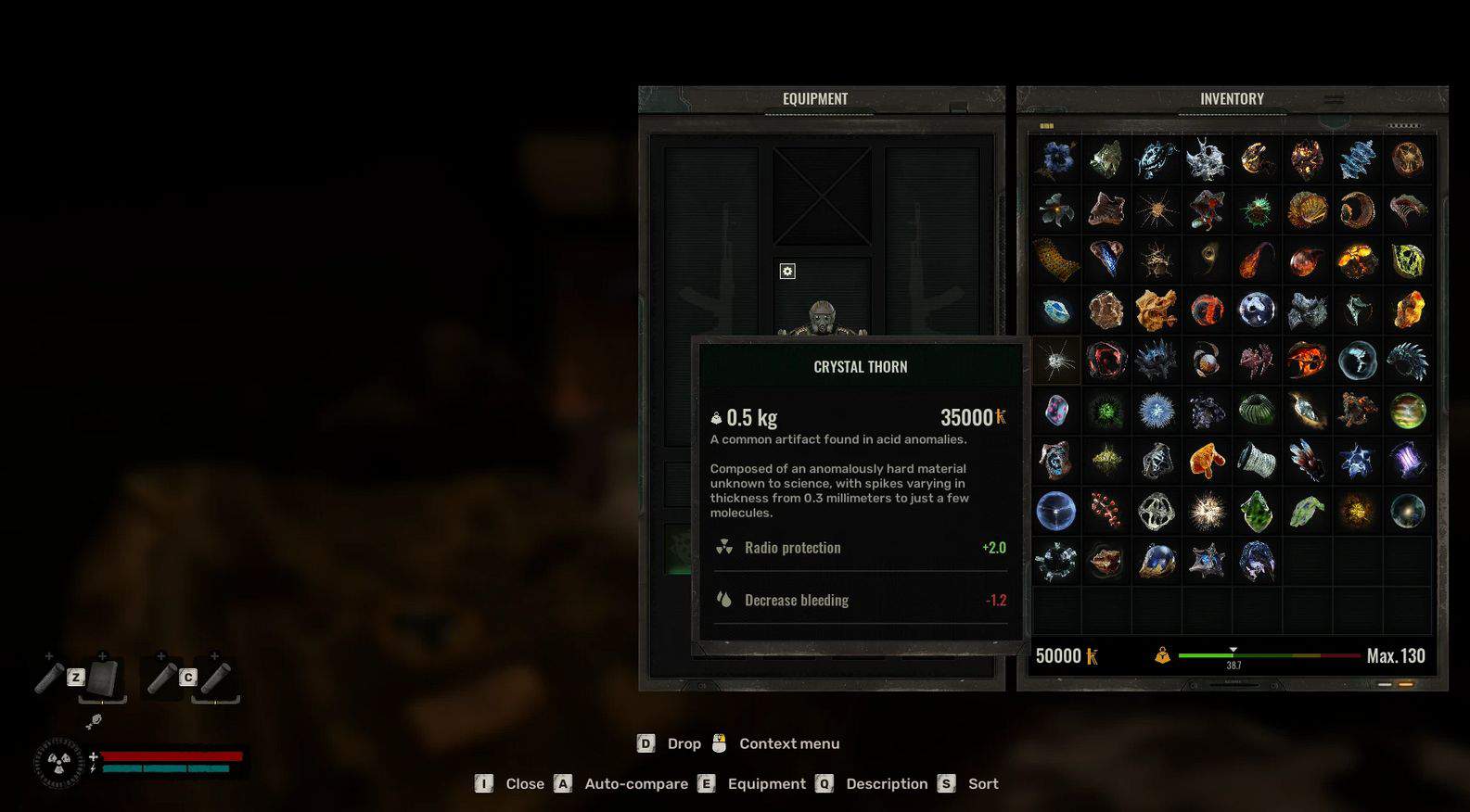Select the yellow-green skull-shaped mesh artifact

[x=1407, y=260]
